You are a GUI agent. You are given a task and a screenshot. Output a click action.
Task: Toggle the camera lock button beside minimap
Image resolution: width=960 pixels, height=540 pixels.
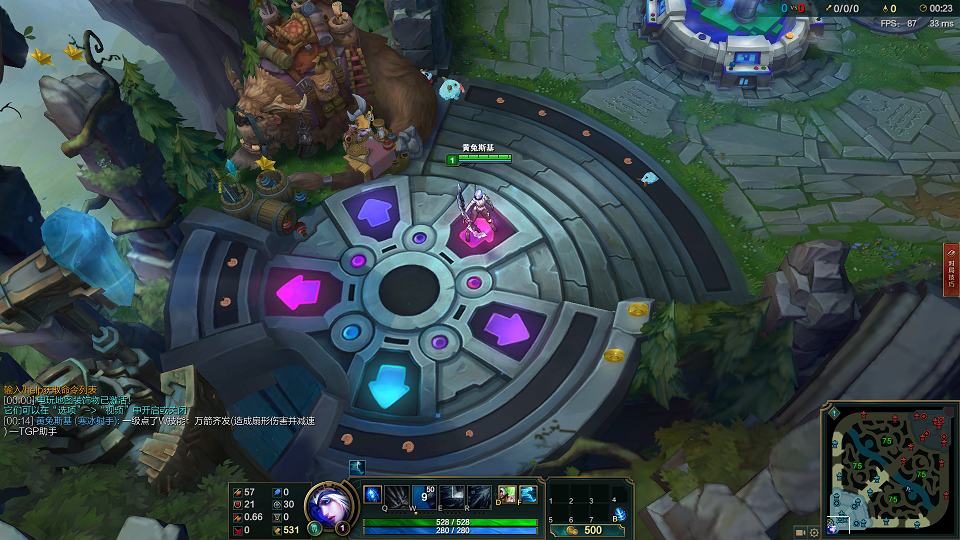[800, 531]
